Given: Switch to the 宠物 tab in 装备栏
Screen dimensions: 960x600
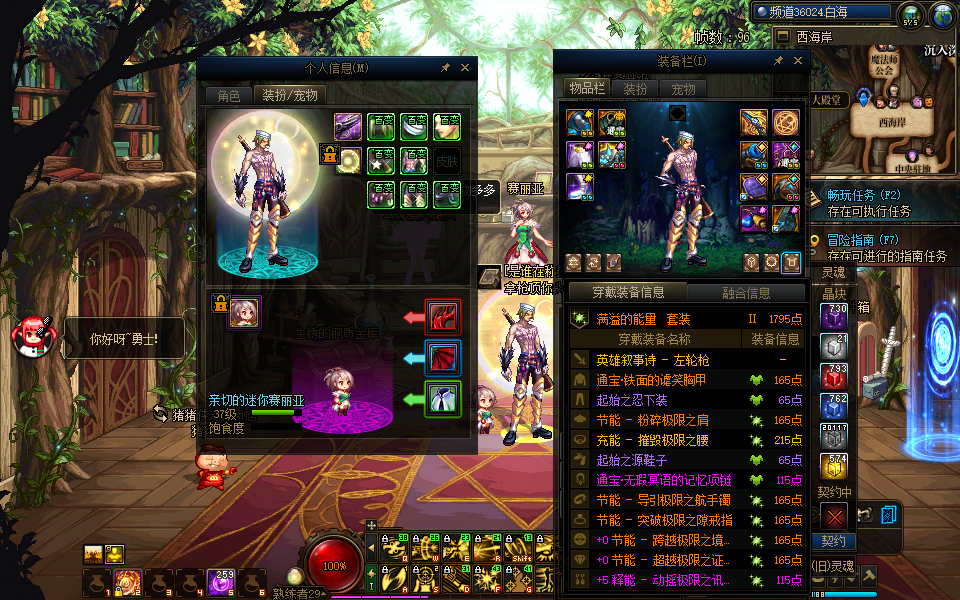Looking at the screenshot, I should click(x=683, y=89).
